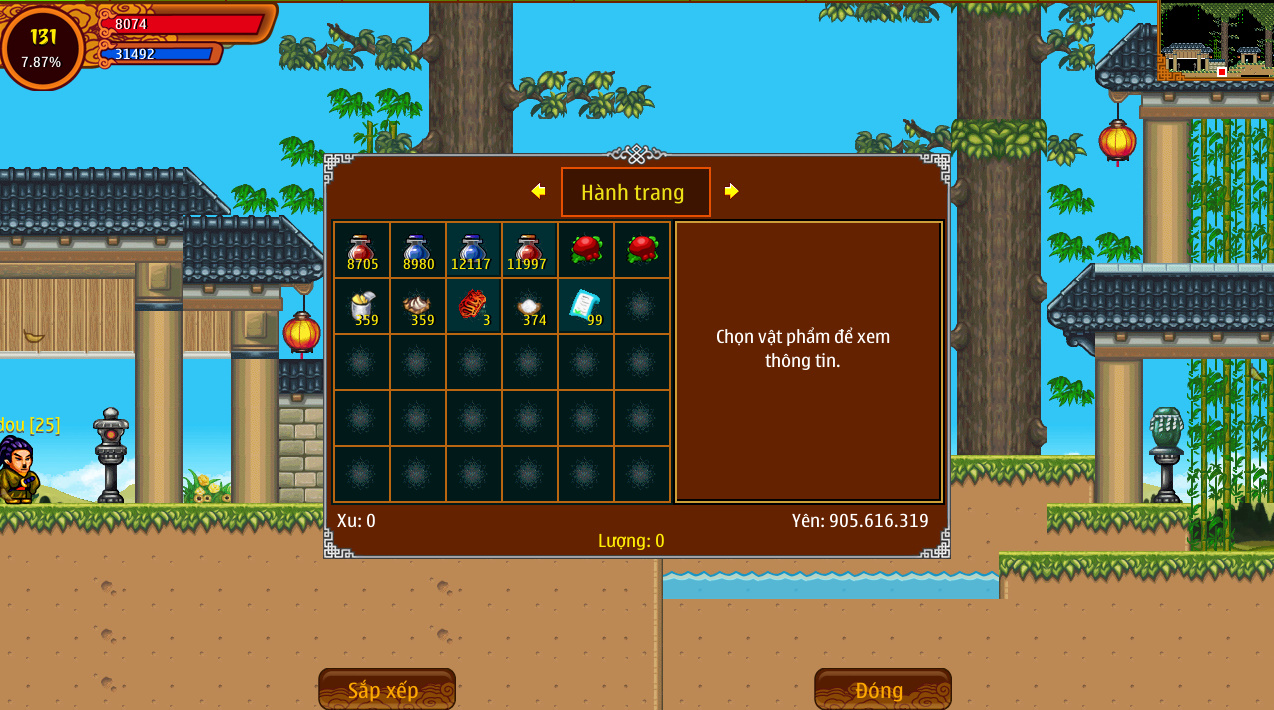Select the red firecracker item with 3
Viewport: 1274px width, 710px height.
point(473,306)
